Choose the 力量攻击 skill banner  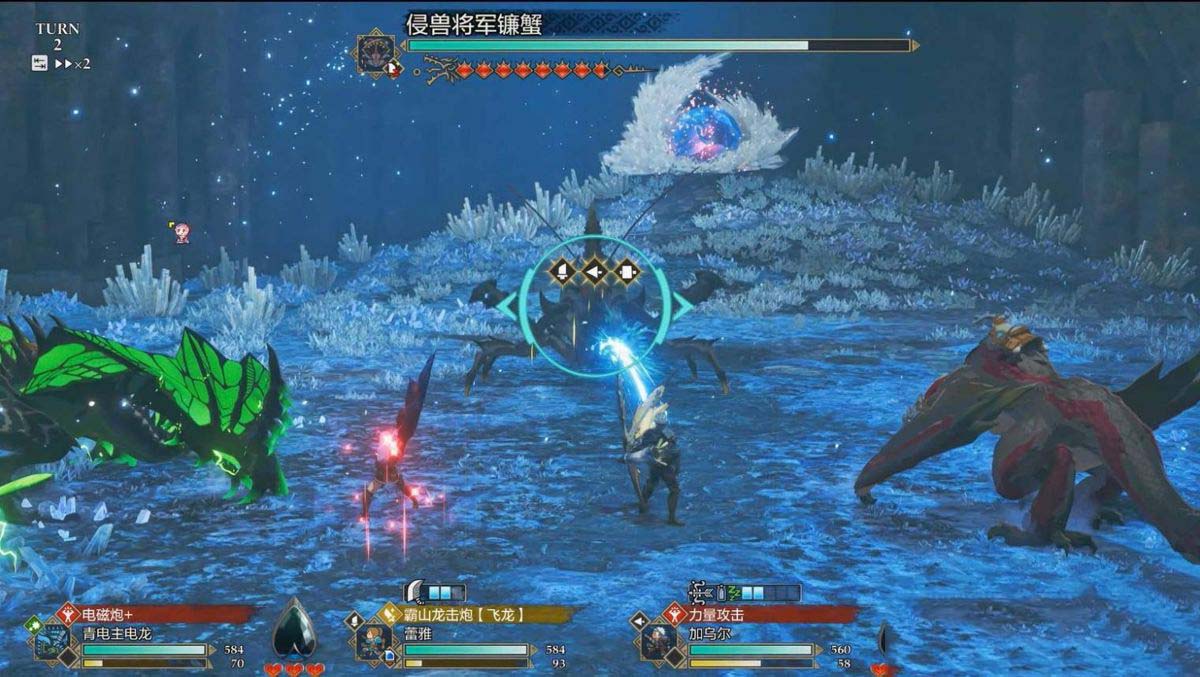(x=760, y=615)
